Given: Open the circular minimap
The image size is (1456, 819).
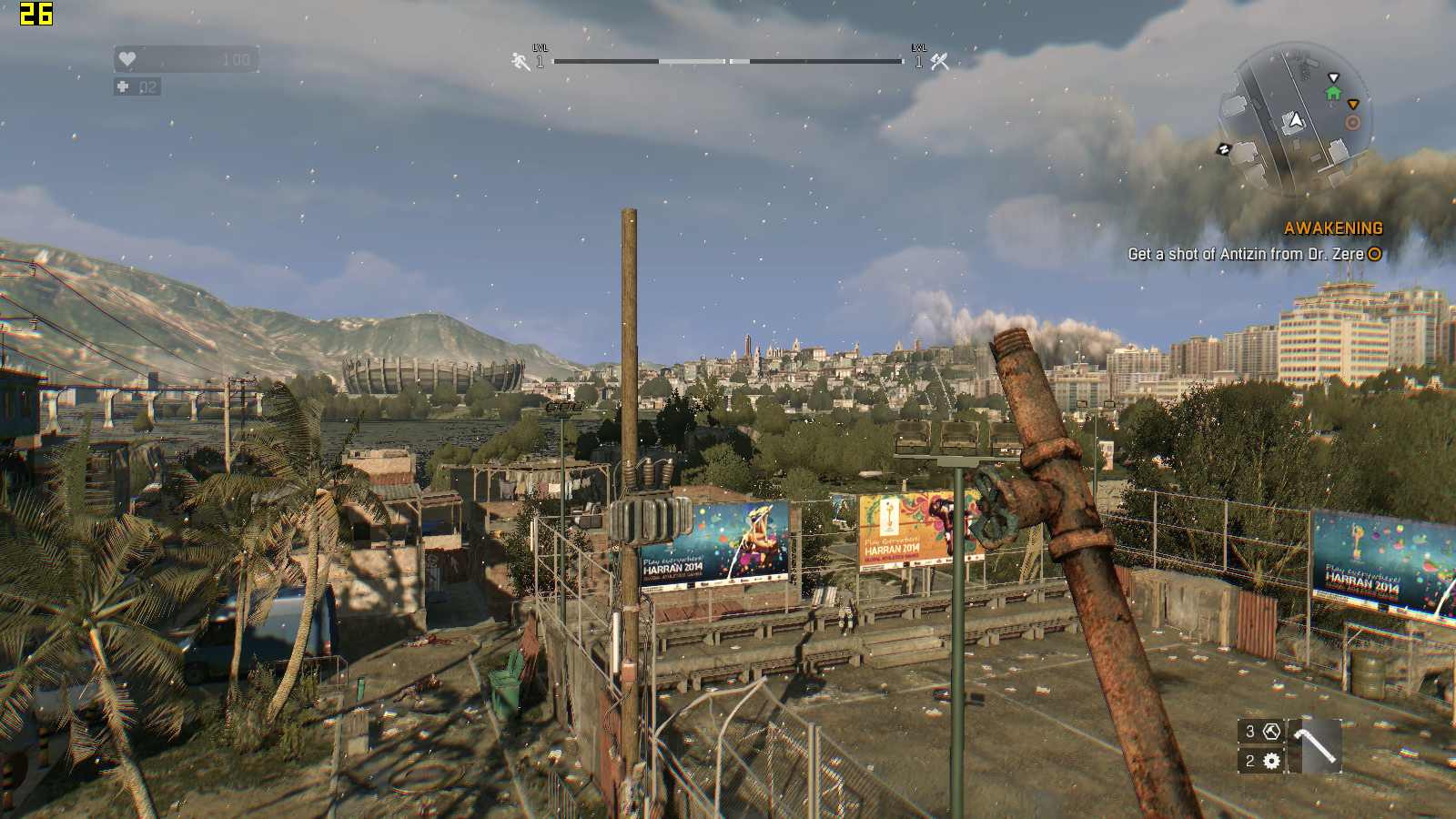Looking at the screenshot, I should (x=1295, y=120).
